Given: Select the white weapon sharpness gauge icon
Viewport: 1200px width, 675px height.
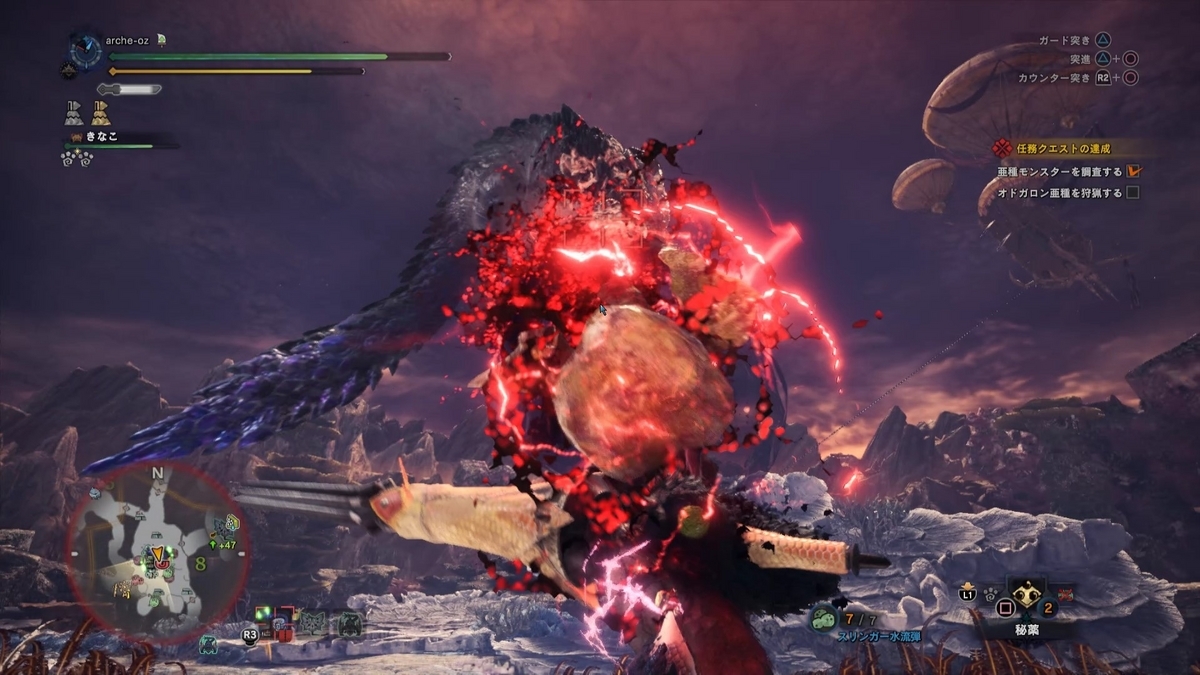Looking at the screenshot, I should tap(130, 89).
